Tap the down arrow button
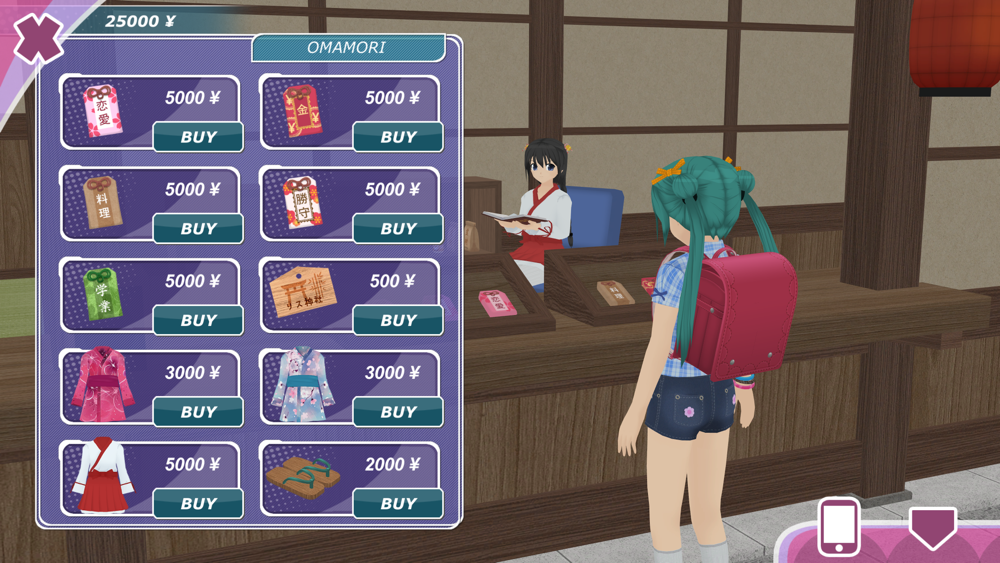 click(x=932, y=527)
